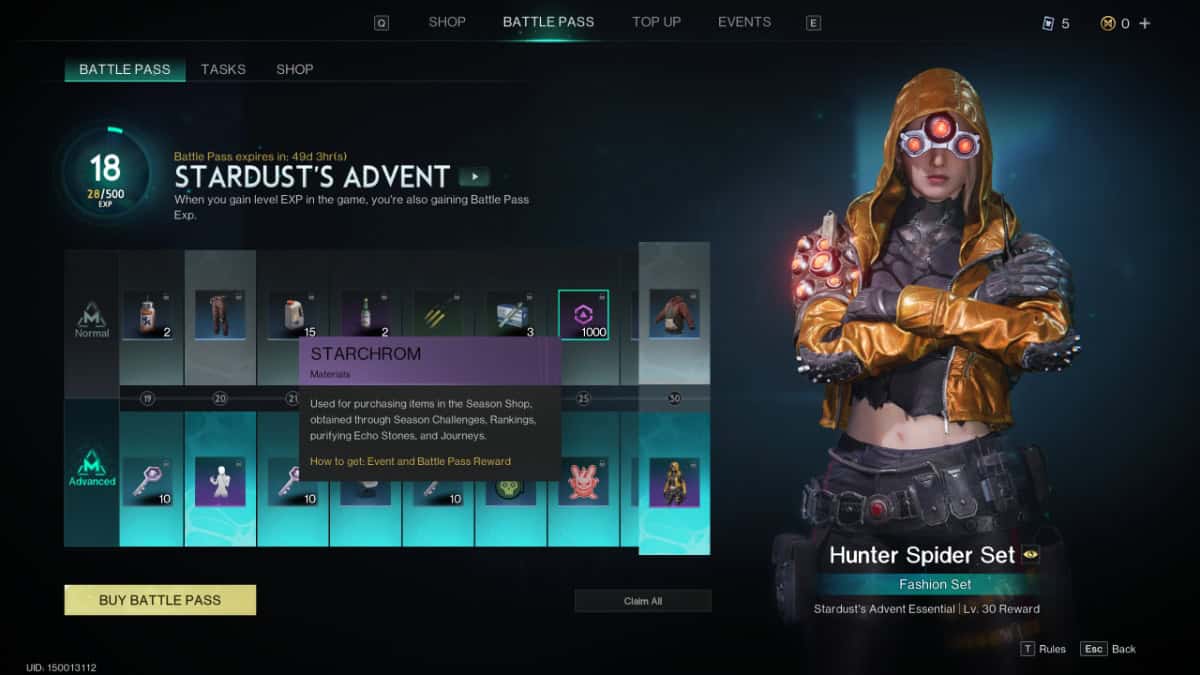This screenshot has height=675, width=1200.
Task: Claim all battle pass rewards
Action: (643, 601)
